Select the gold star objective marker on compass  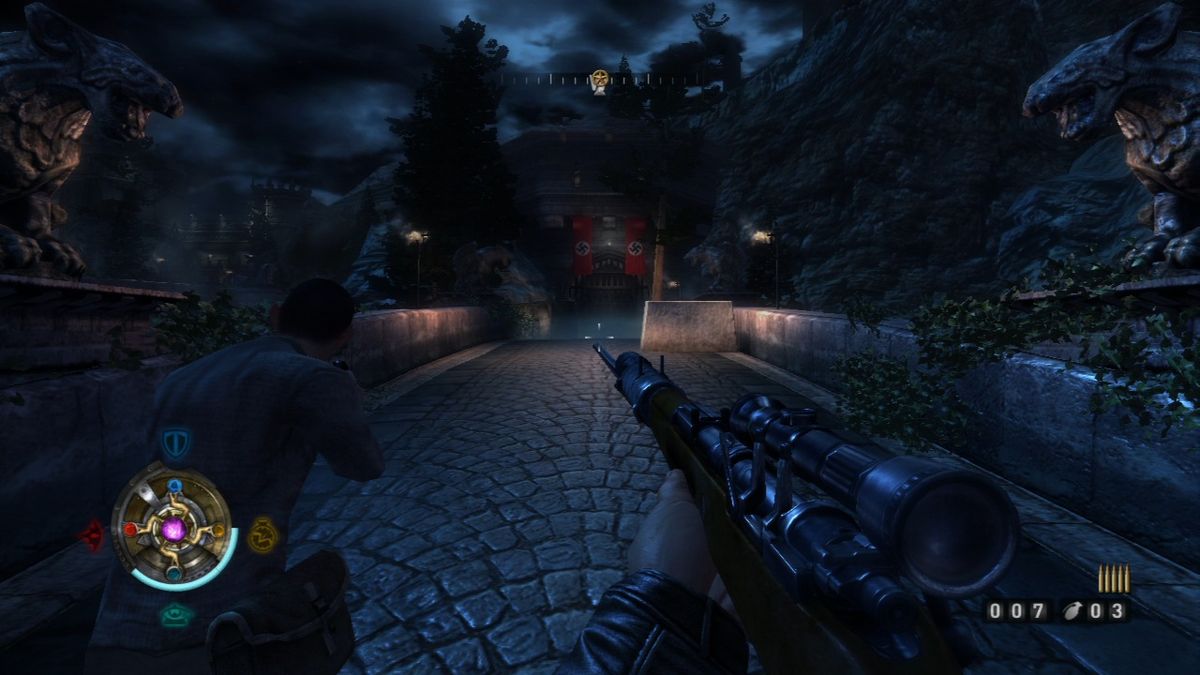pos(599,79)
